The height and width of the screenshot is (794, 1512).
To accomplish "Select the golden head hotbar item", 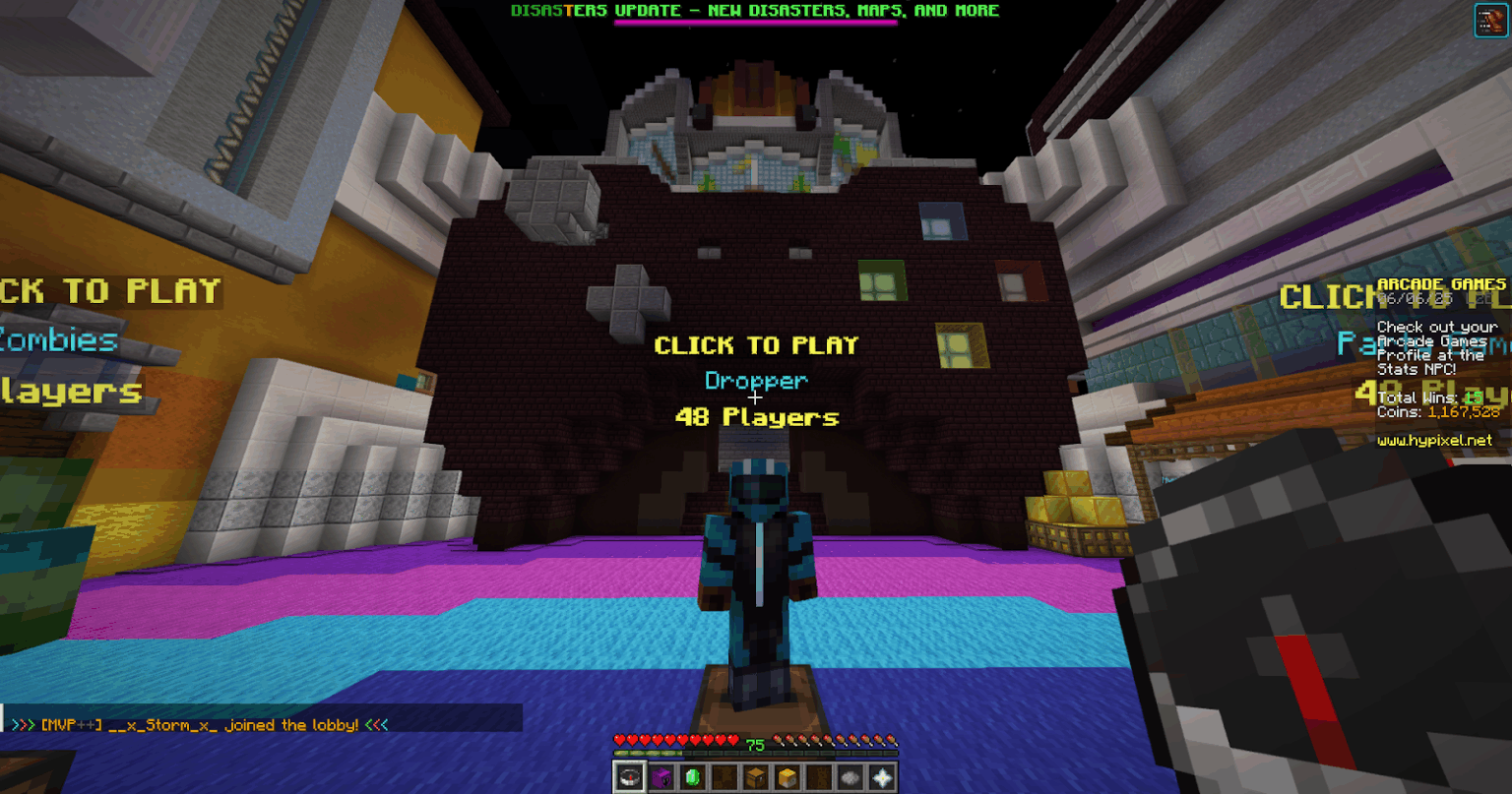I will point(786,777).
